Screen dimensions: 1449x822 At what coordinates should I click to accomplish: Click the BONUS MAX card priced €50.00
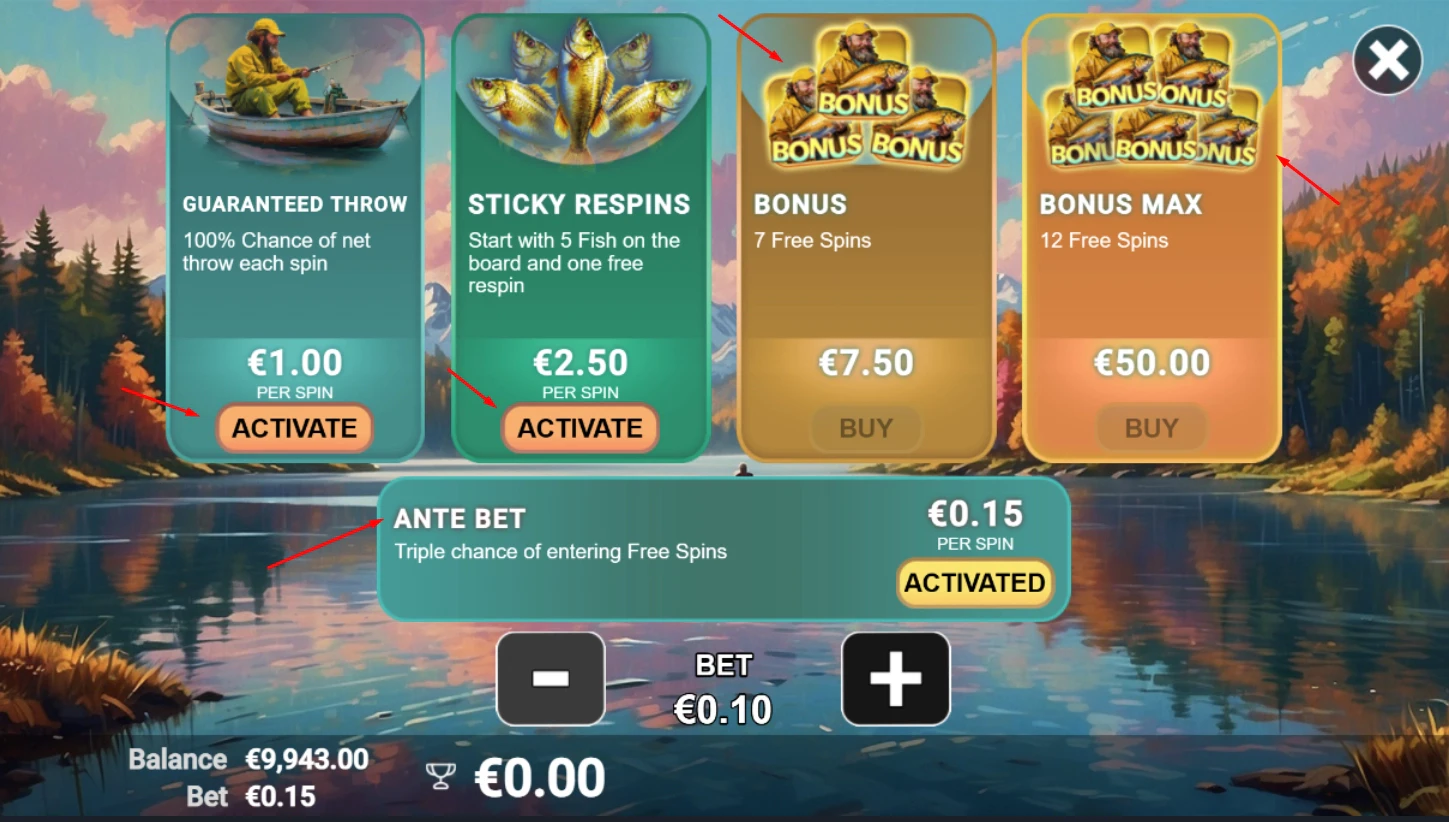[x=1151, y=300]
